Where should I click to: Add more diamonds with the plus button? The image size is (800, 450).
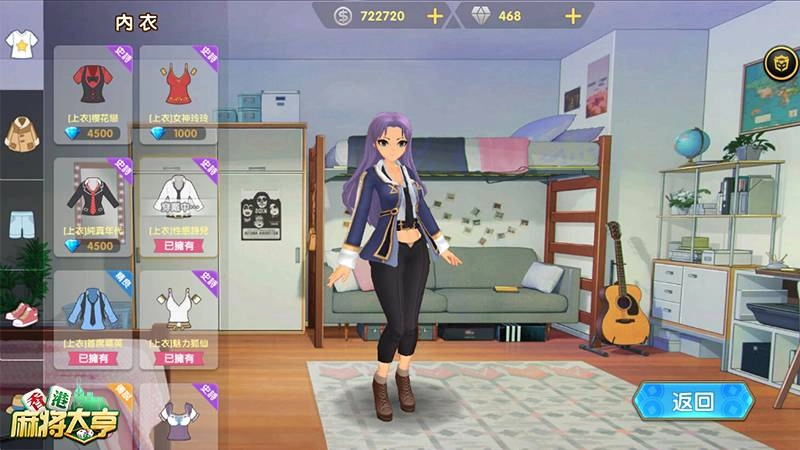(x=573, y=16)
